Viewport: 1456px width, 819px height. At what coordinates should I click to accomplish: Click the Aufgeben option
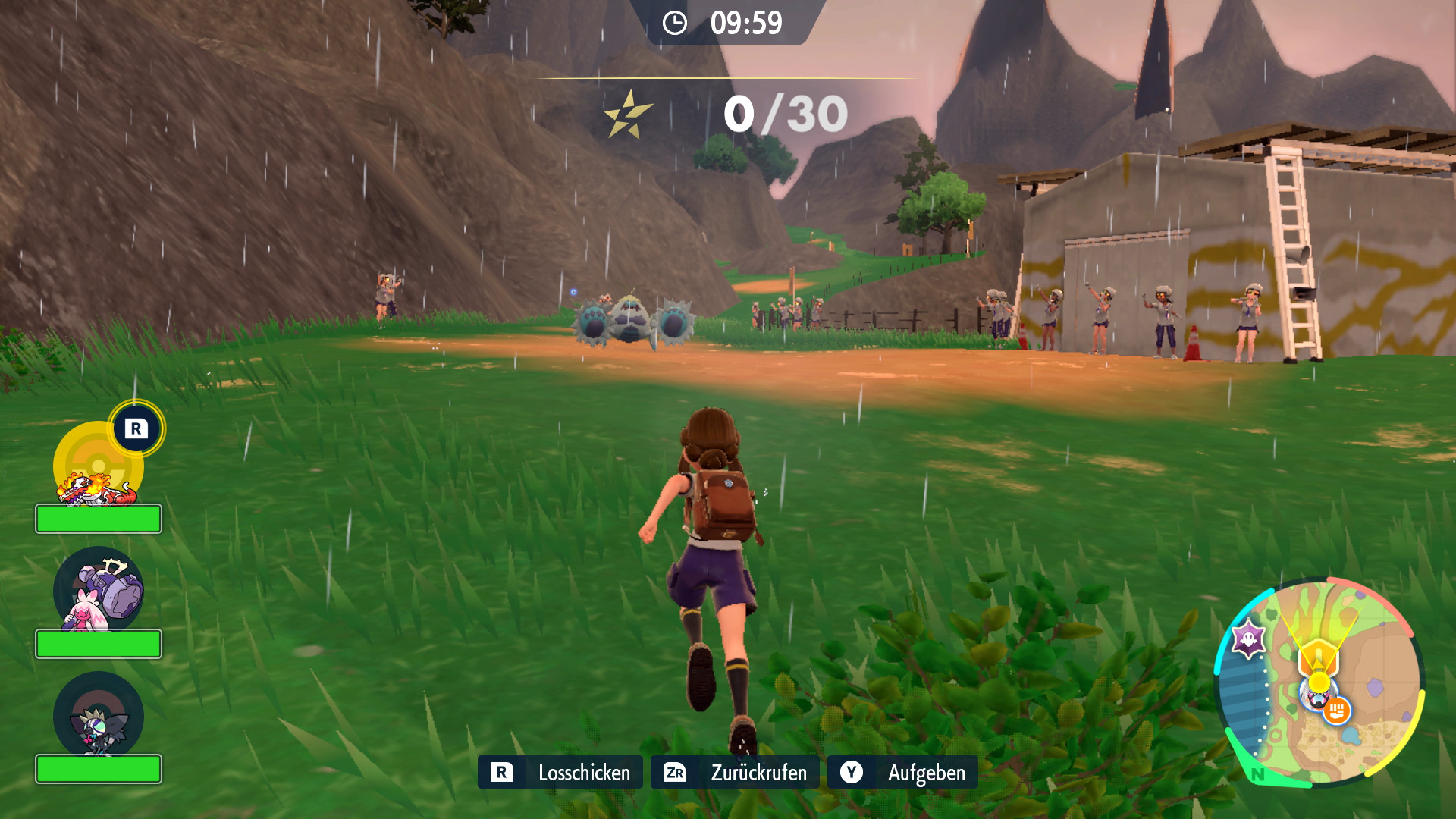(902, 772)
